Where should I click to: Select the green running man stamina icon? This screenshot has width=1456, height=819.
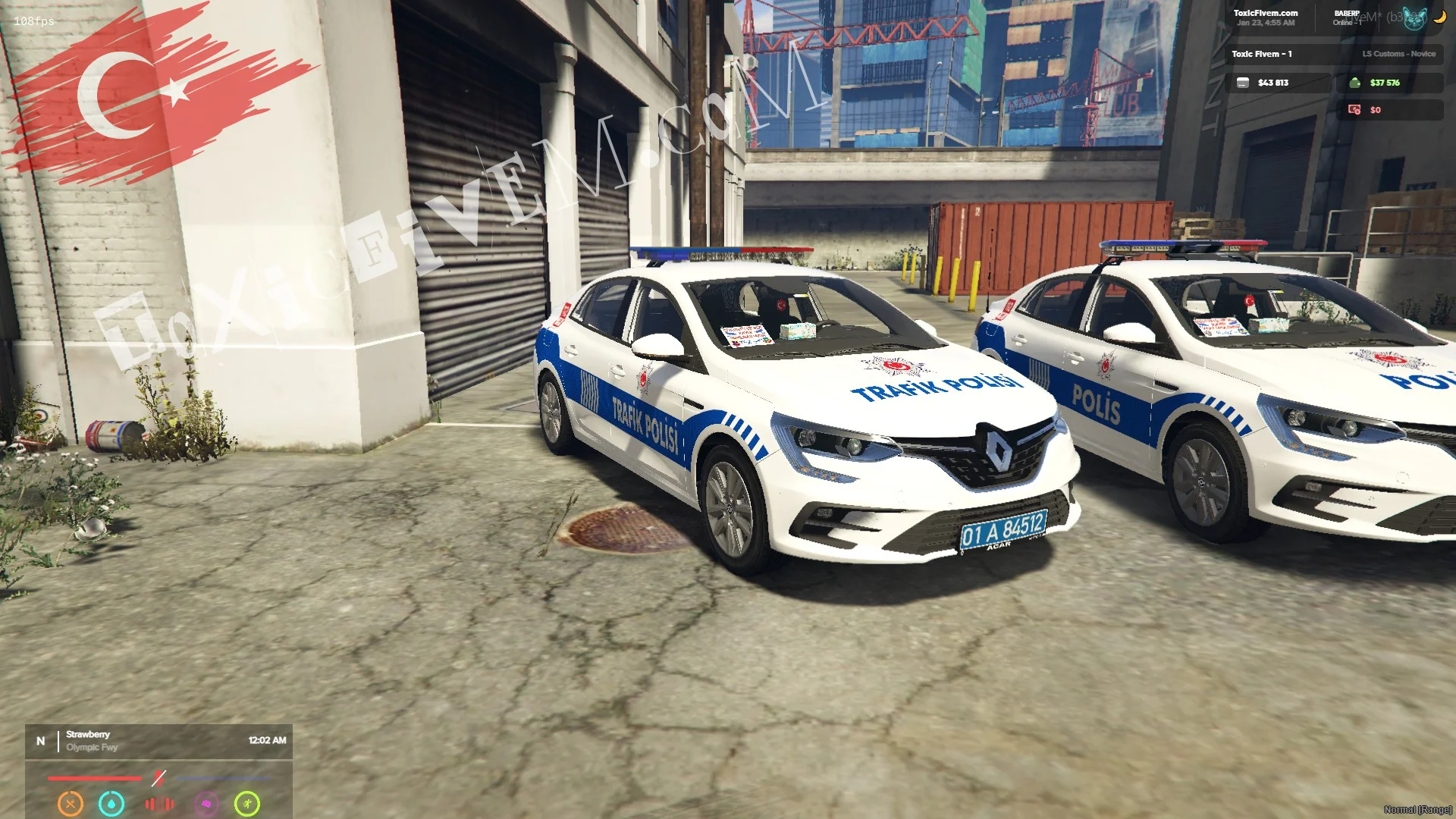[x=247, y=803]
